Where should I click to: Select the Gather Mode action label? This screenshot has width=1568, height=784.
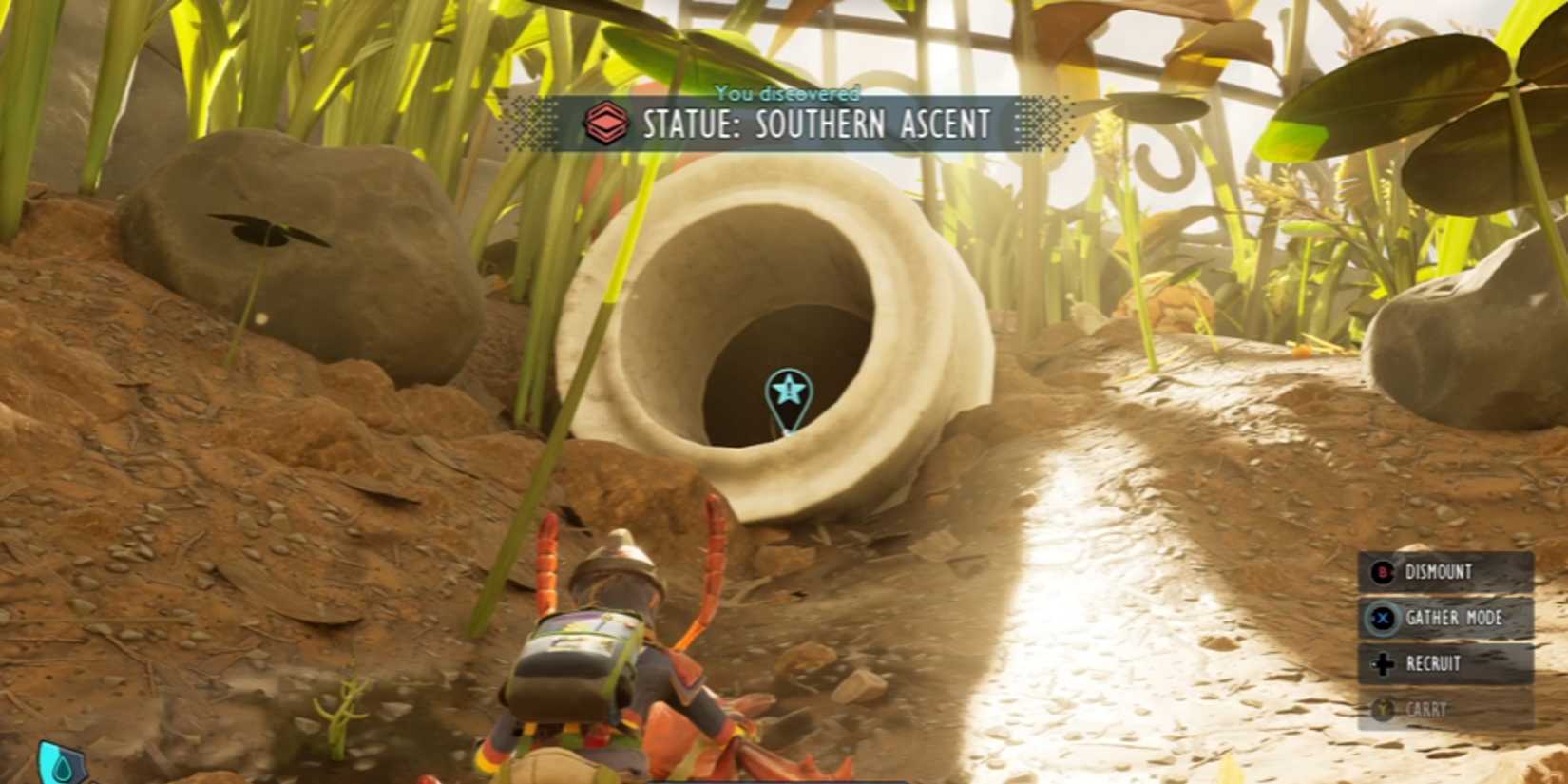(1455, 618)
